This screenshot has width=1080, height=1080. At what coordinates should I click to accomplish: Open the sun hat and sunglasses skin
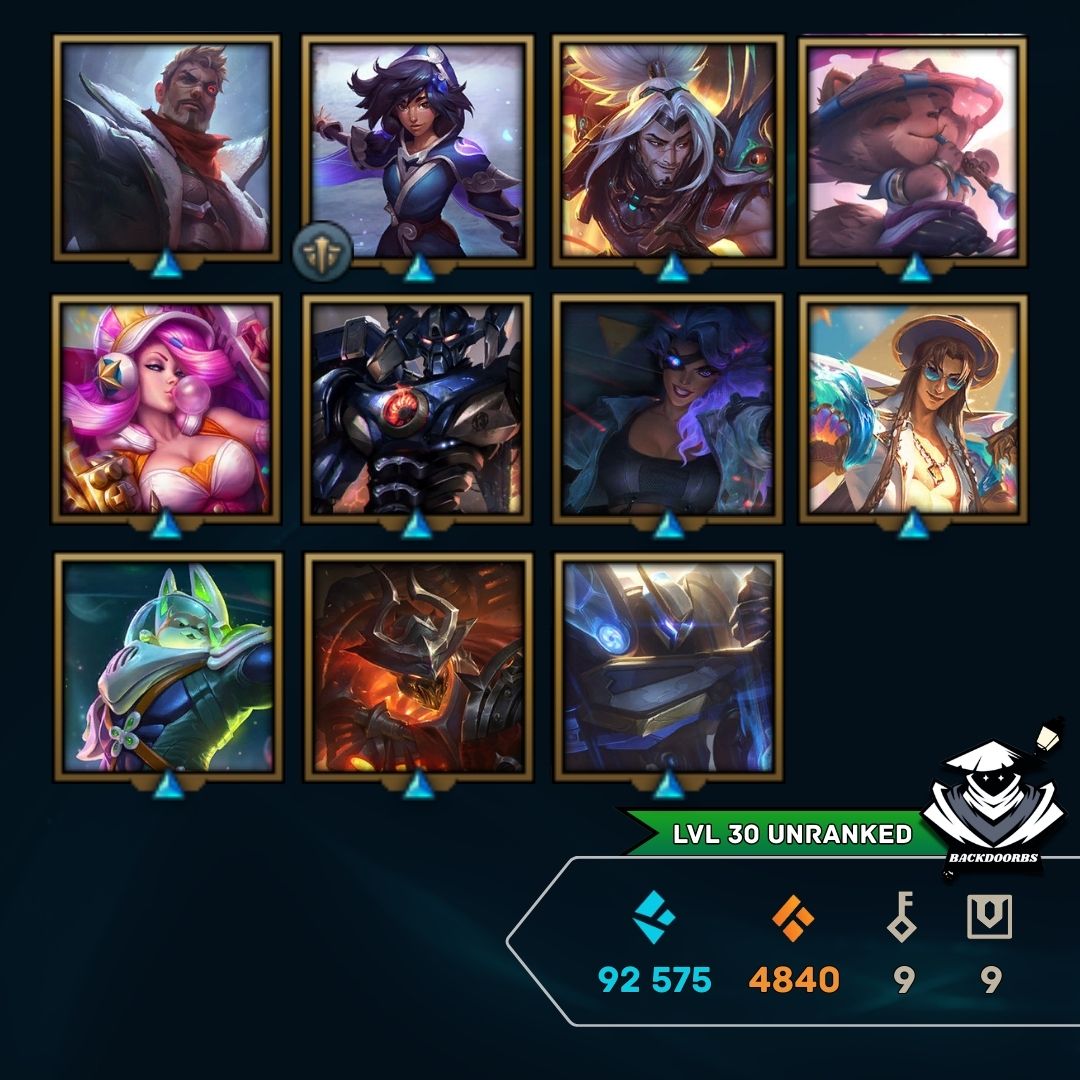tap(913, 408)
